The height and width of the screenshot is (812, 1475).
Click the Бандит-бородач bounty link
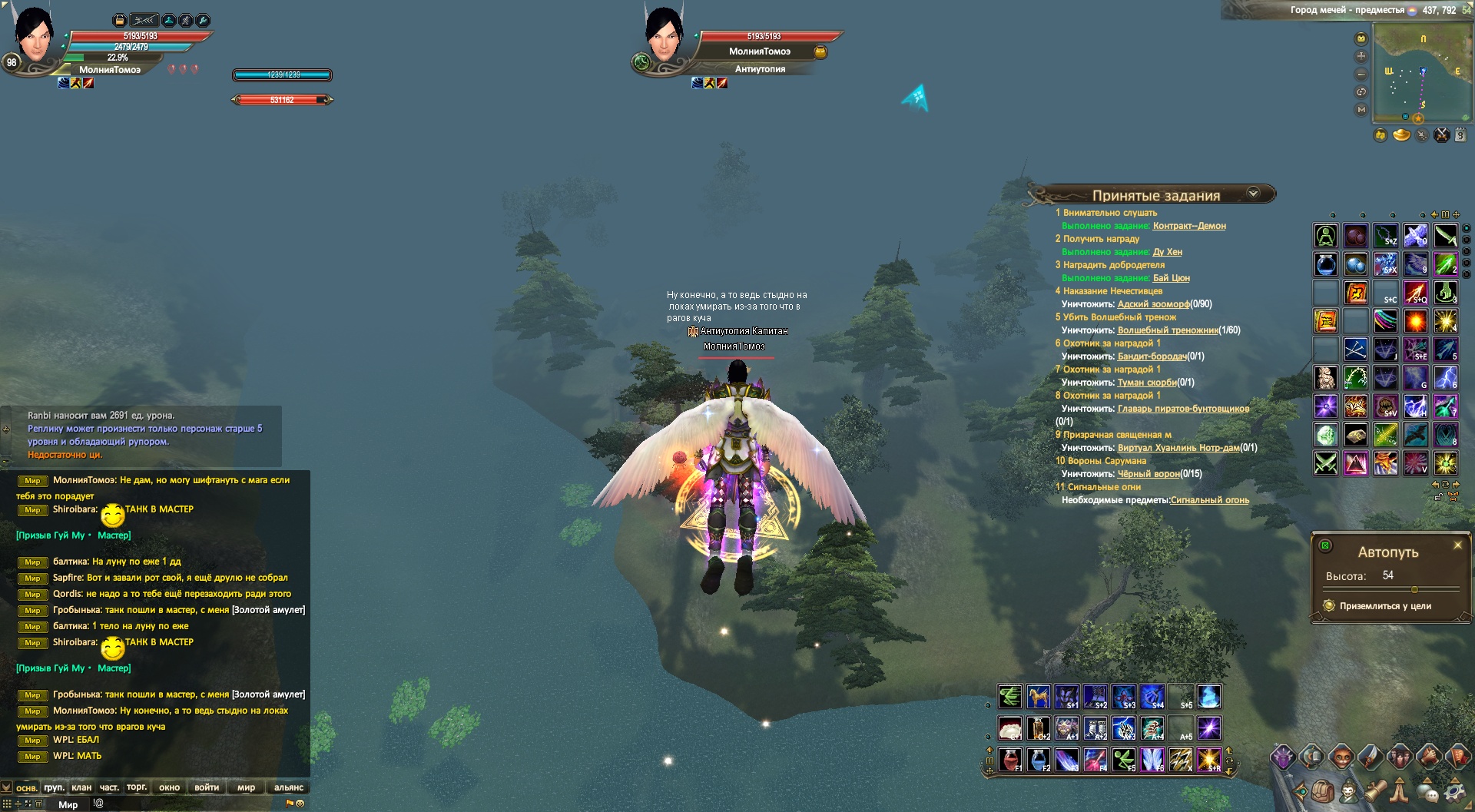[1152, 356]
